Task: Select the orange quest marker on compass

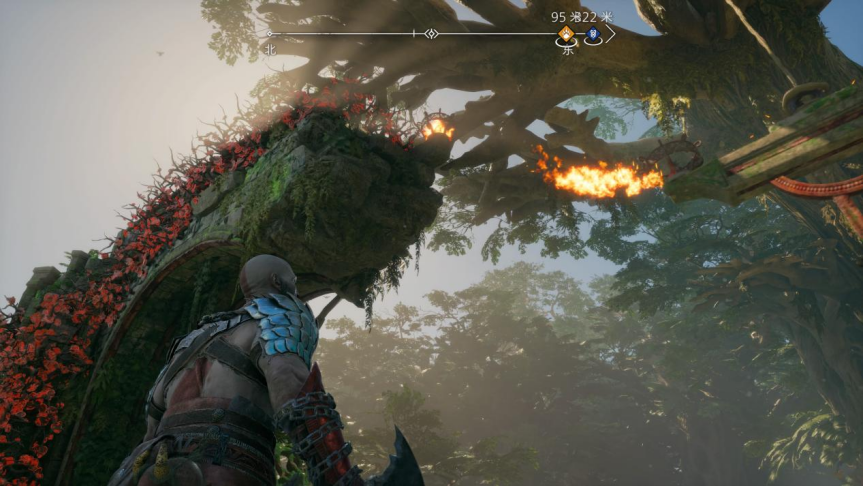Action: coord(567,34)
